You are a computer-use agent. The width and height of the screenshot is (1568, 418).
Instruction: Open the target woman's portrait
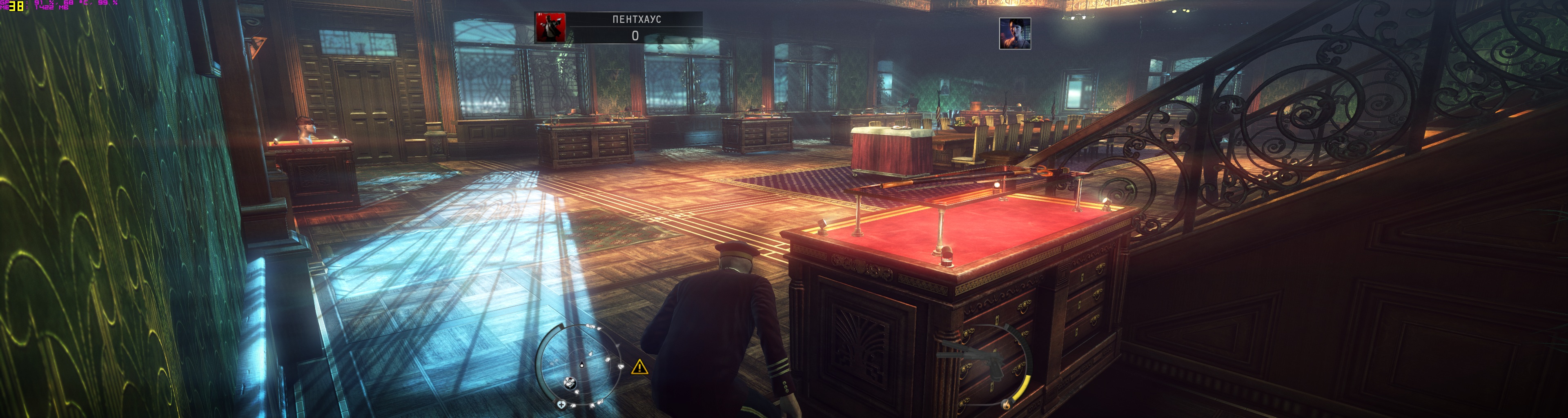click(x=1014, y=33)
